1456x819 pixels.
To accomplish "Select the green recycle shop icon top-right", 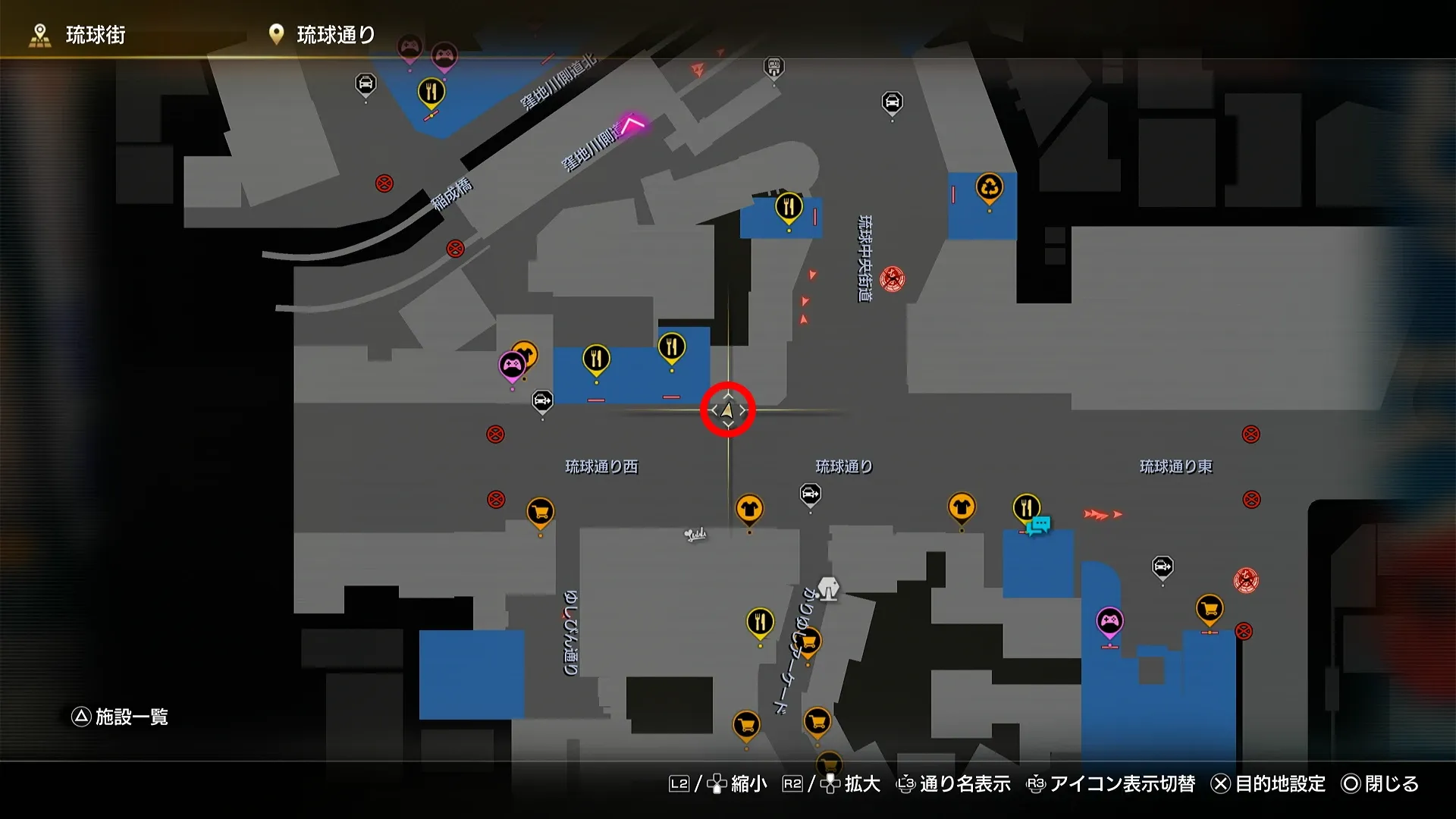I will tap(988, 186).
